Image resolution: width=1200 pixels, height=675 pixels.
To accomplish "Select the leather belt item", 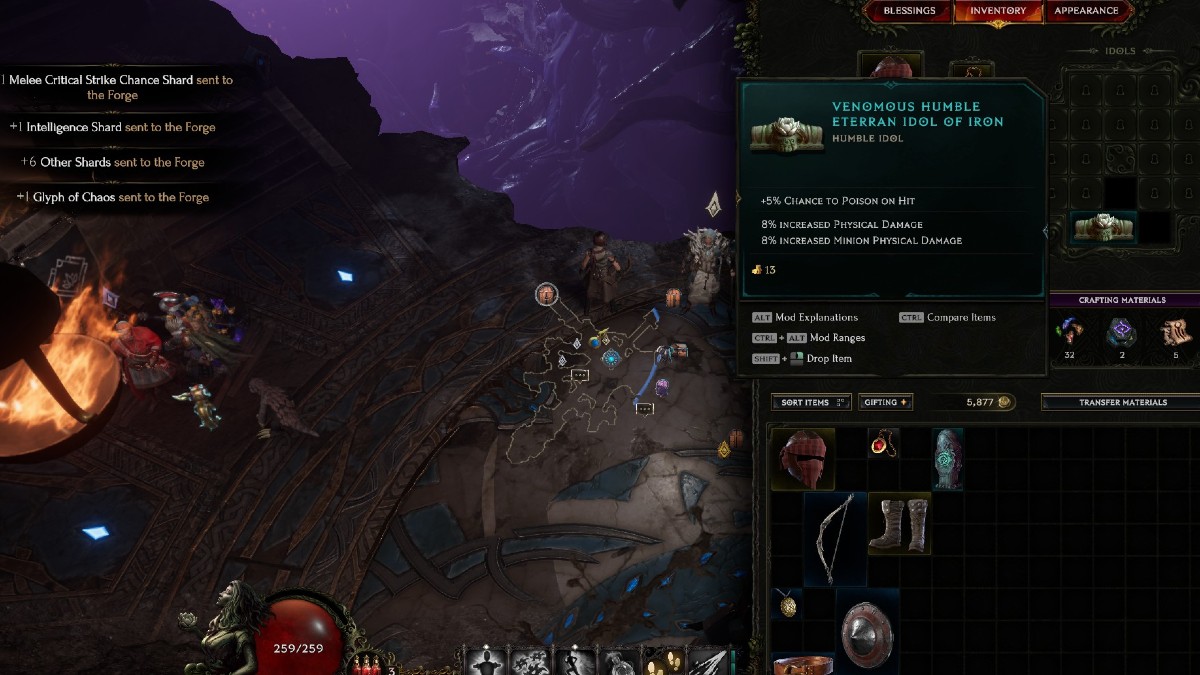I will click(x=804, y=664).
